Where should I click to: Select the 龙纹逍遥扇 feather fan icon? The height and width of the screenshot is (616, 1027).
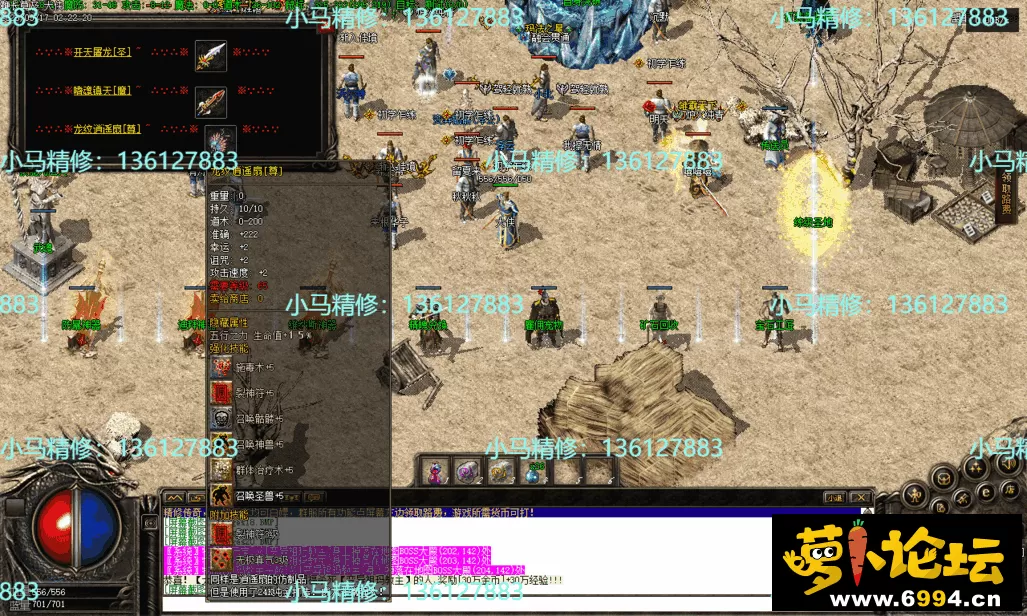pyautogui.click(x=218, y=138)
